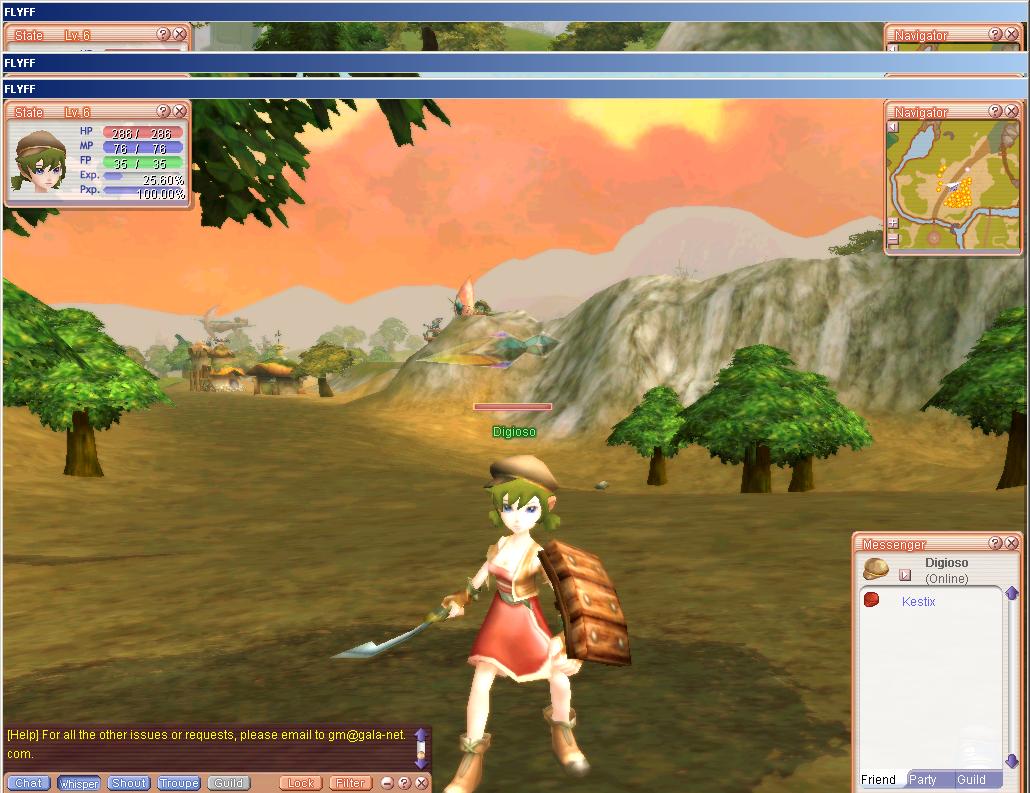Close the main State window
Viewport: 1030px width, 793px height.
pos(180,112)
